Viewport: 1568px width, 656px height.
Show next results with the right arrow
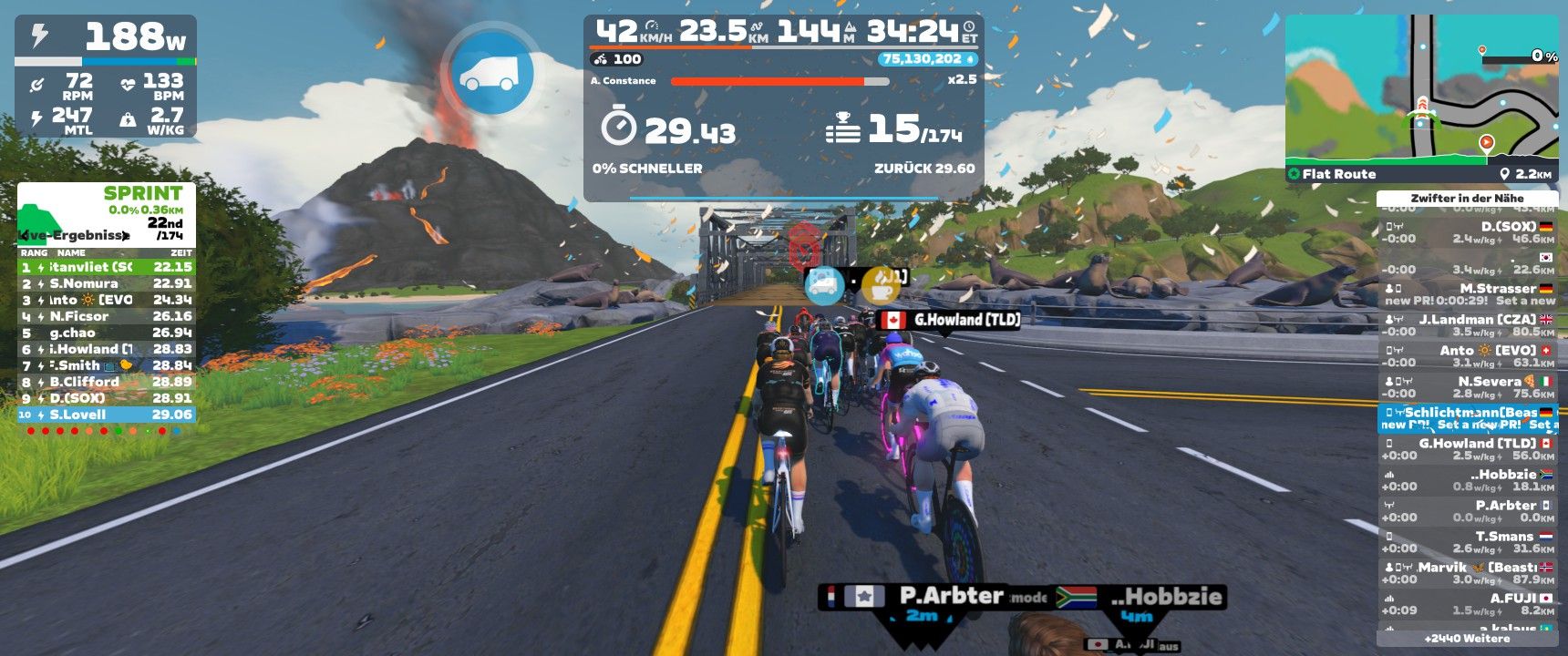[x=126, y=235]
